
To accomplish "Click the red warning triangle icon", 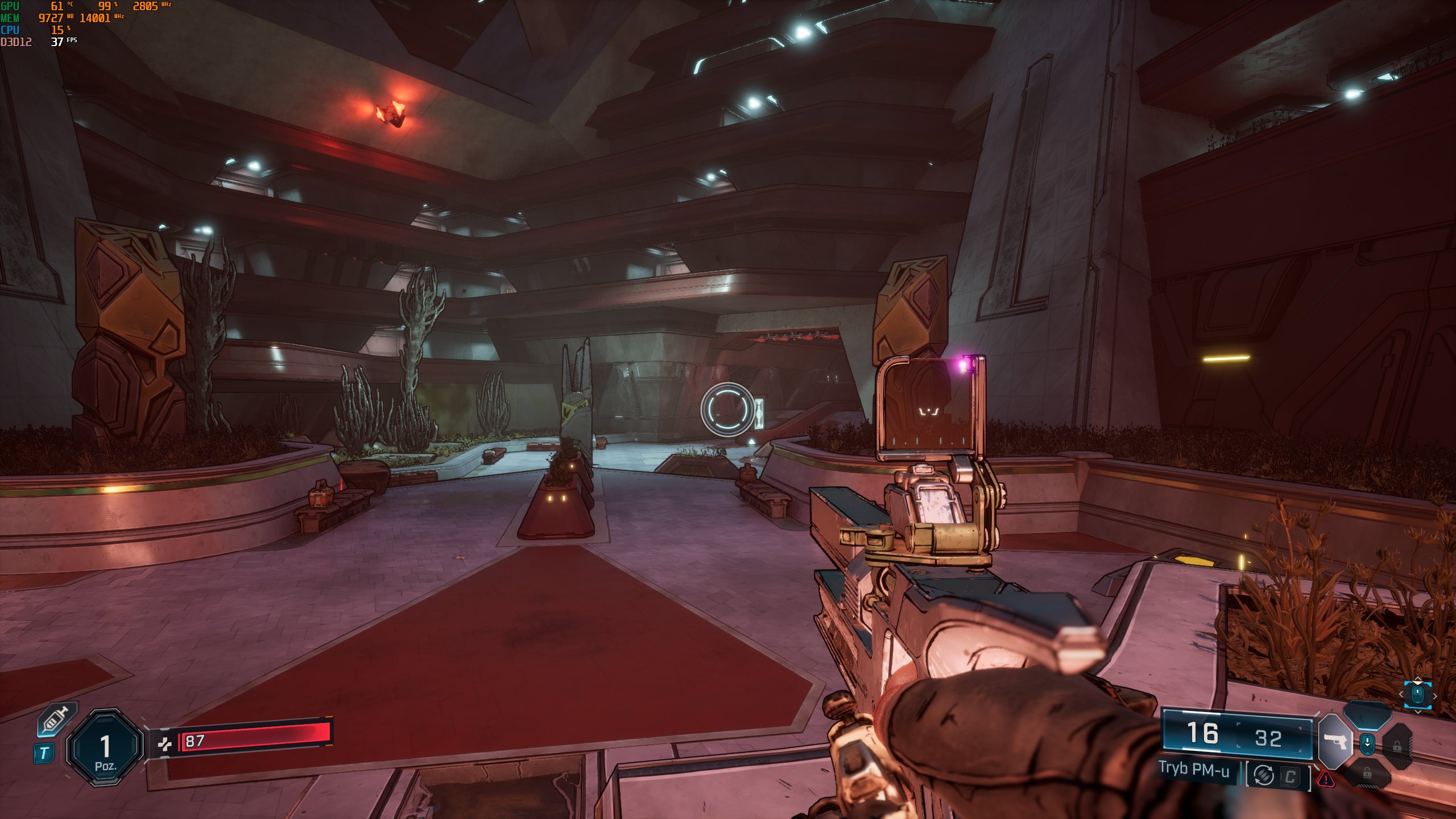I will tap(1326, 779).
